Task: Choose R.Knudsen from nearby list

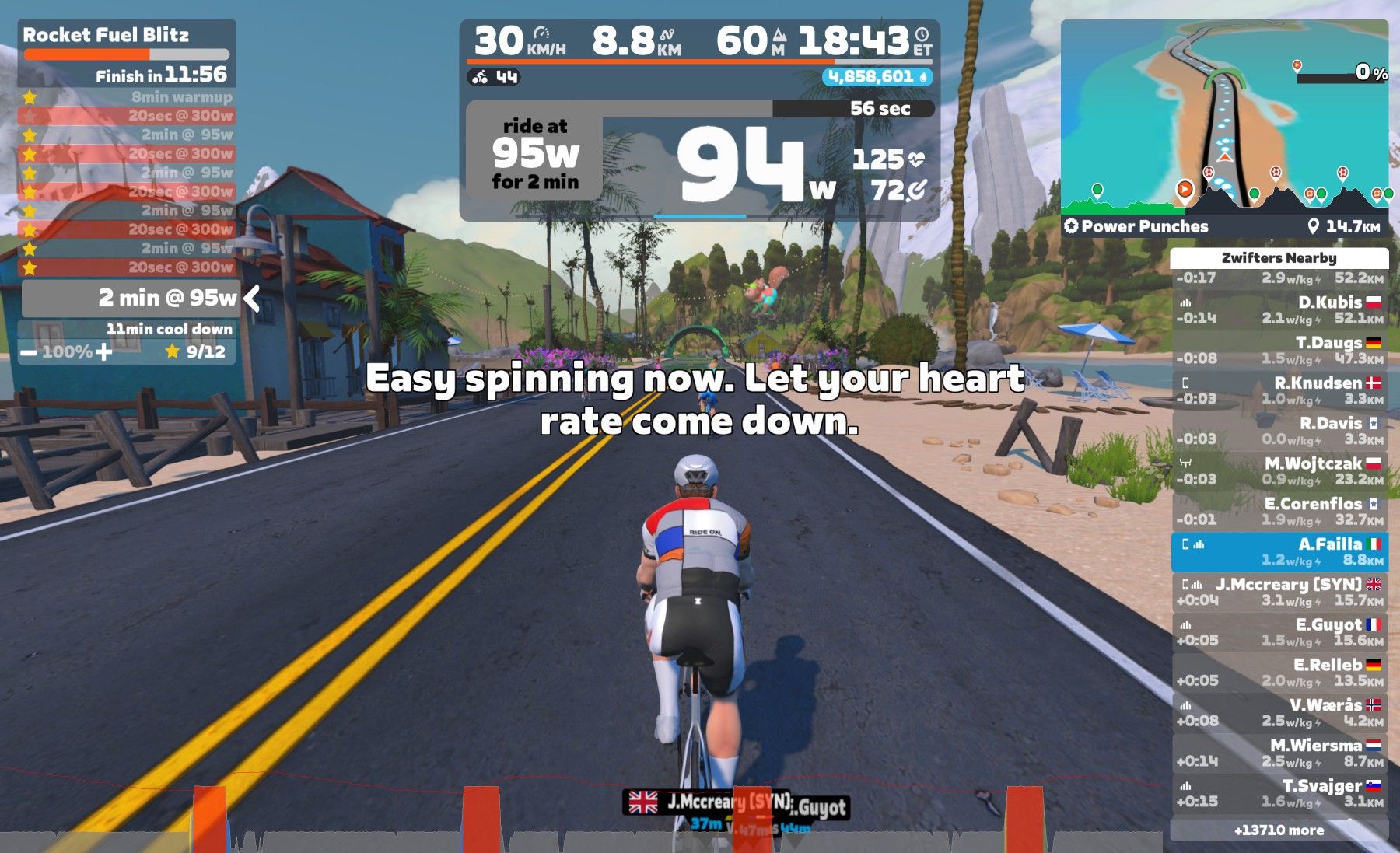Action: 1279,390
